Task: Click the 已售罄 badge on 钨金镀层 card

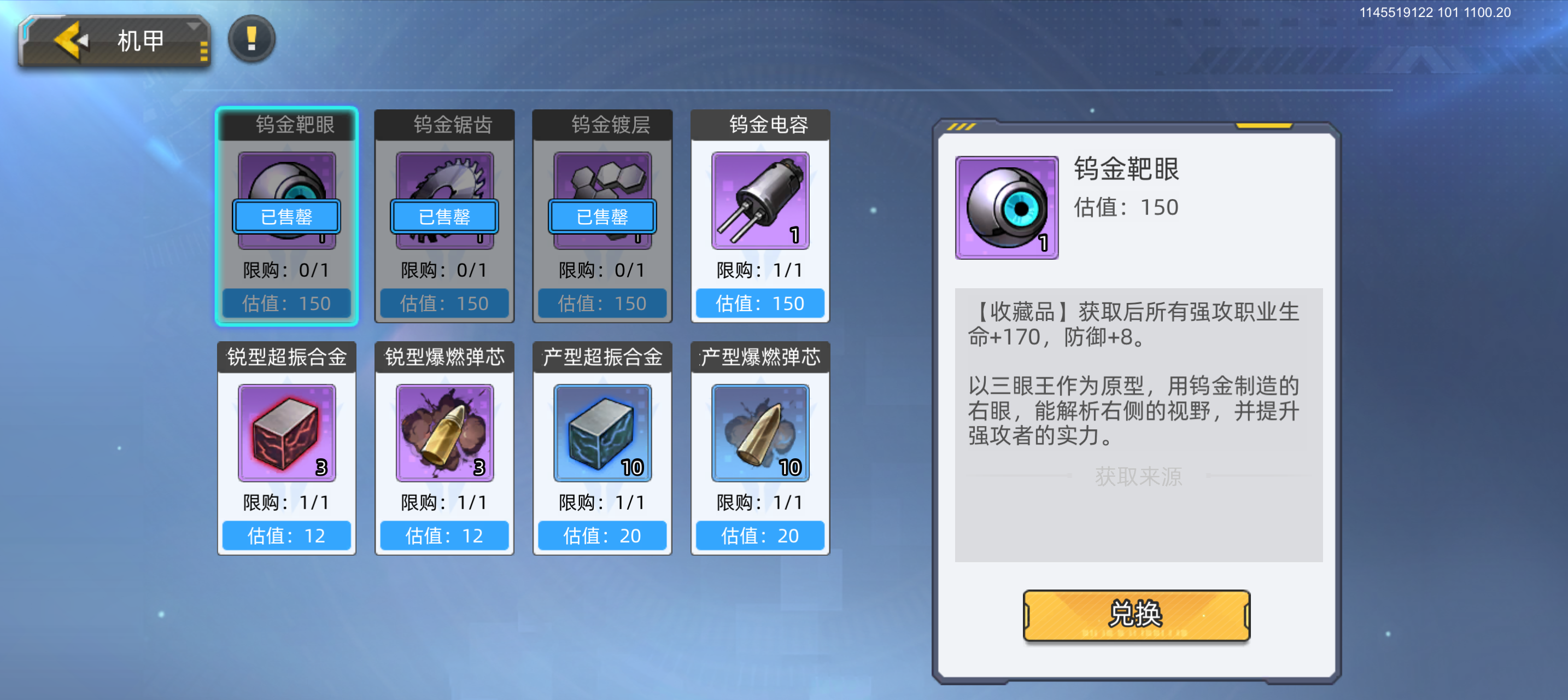Action: point(602,217)
